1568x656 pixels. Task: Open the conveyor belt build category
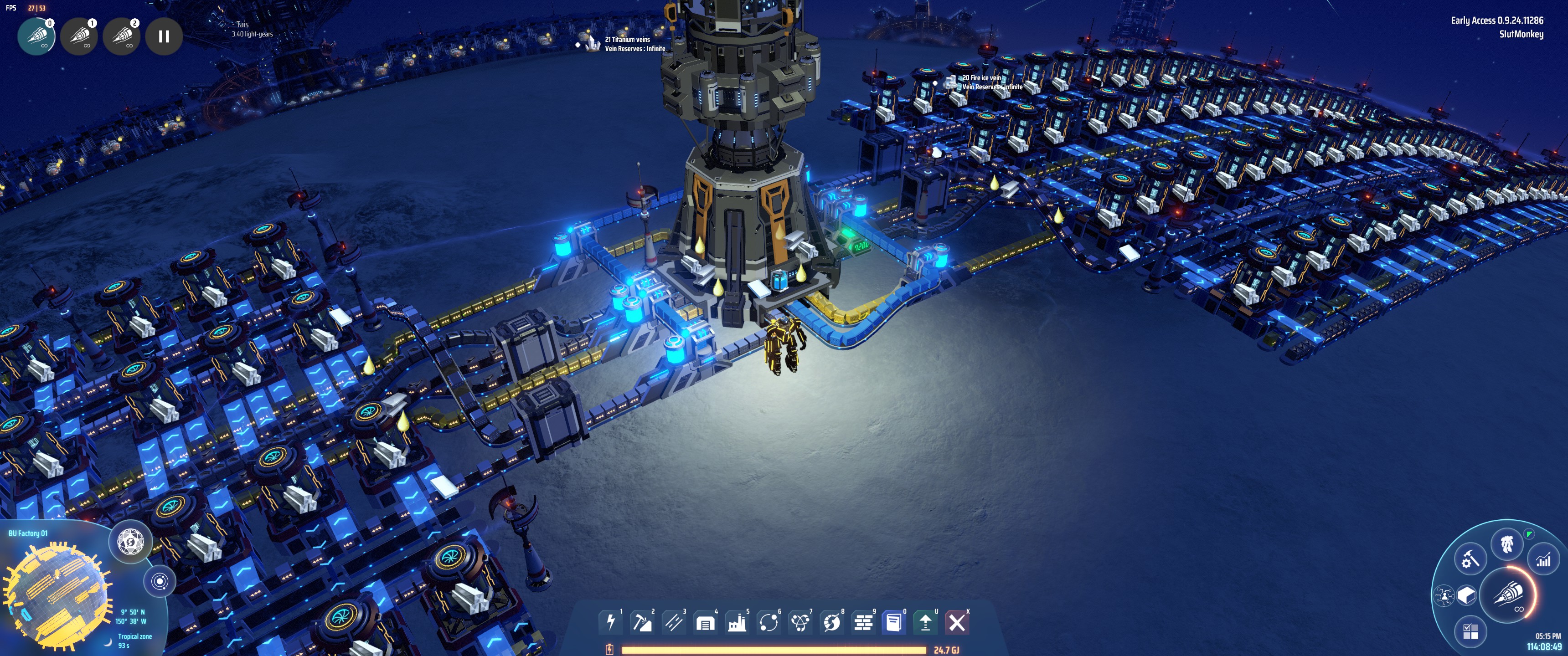tap(674, 623)
